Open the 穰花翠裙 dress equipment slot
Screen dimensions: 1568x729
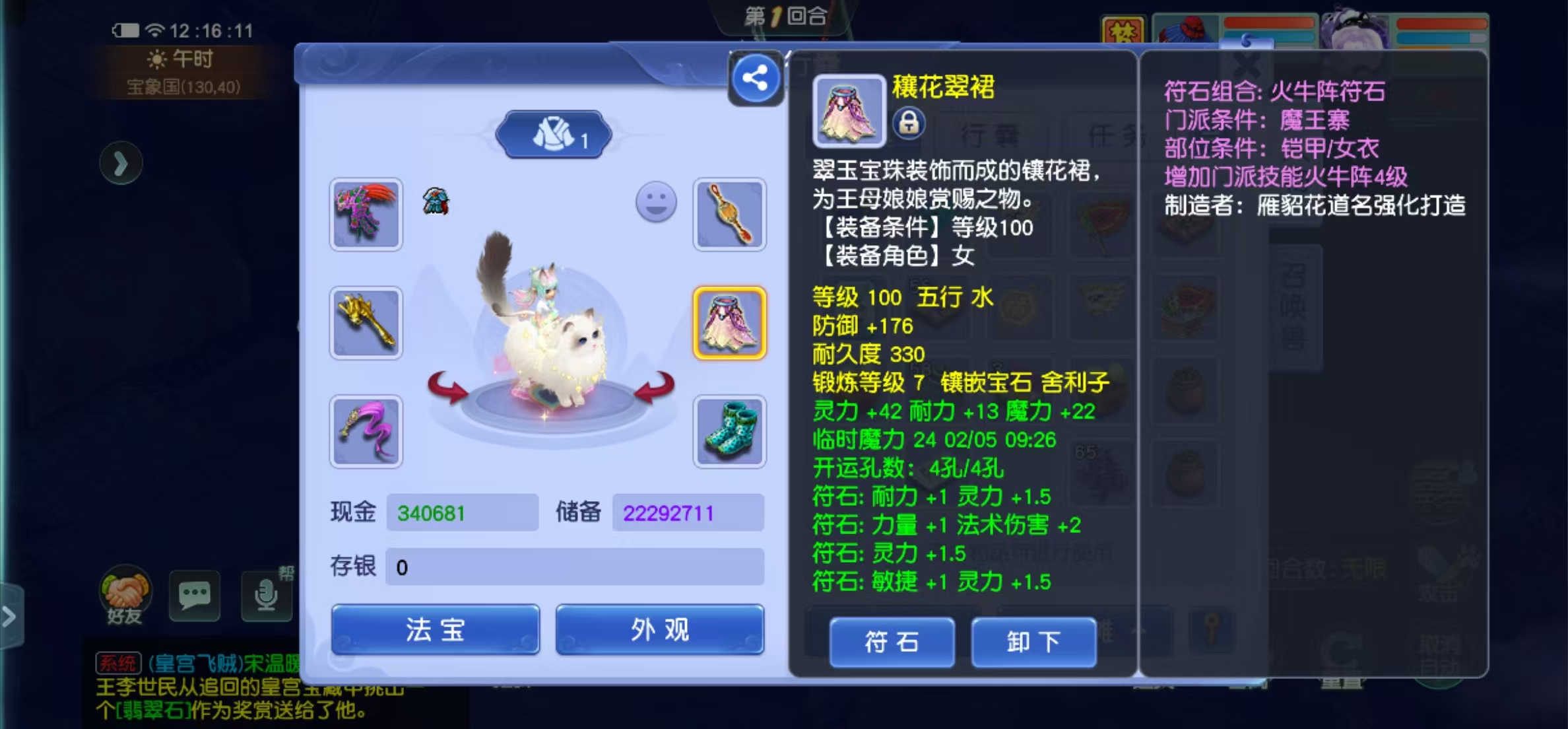pos(729,324)
